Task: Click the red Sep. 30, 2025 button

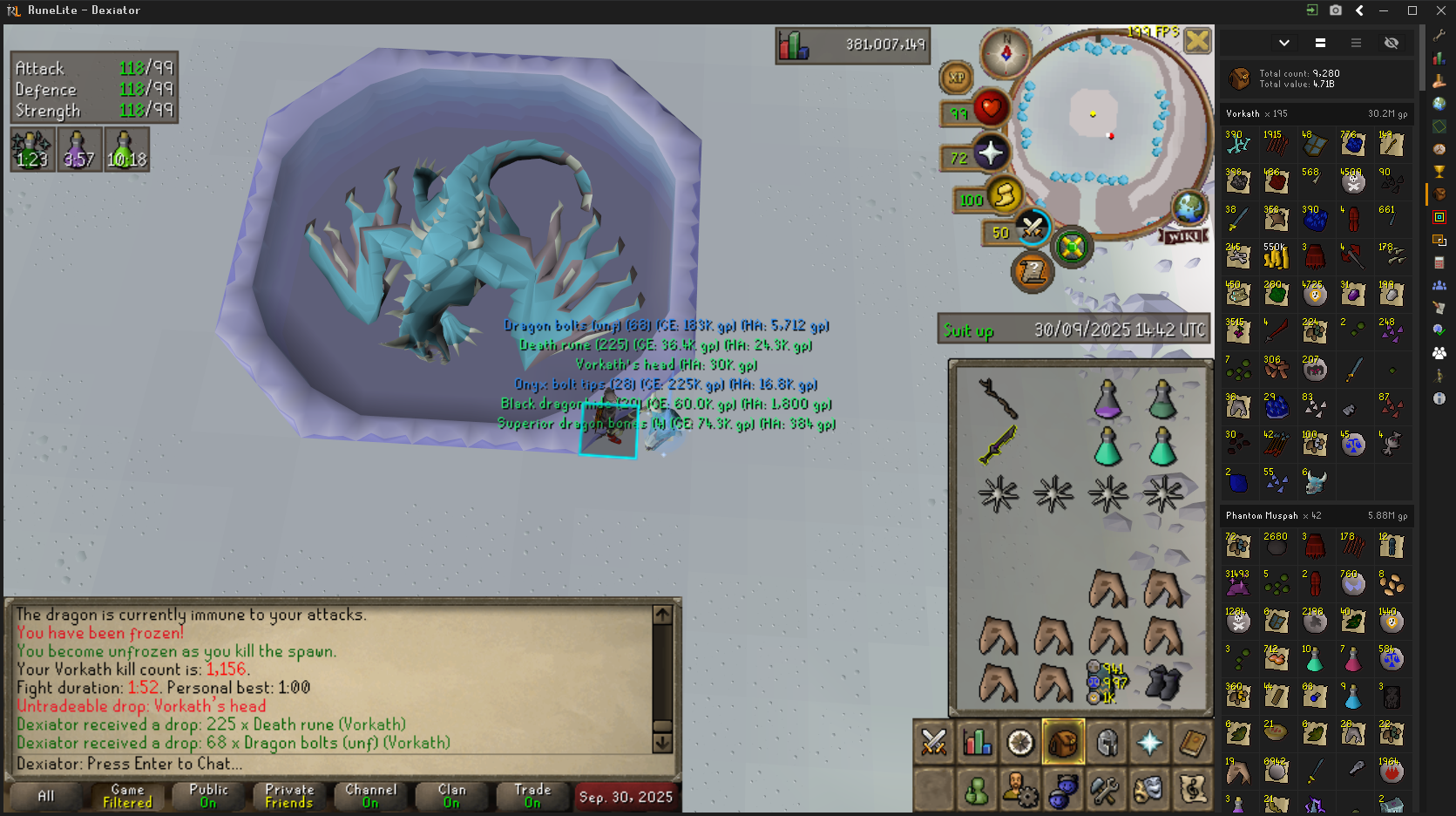Action: tap(626, 797)
